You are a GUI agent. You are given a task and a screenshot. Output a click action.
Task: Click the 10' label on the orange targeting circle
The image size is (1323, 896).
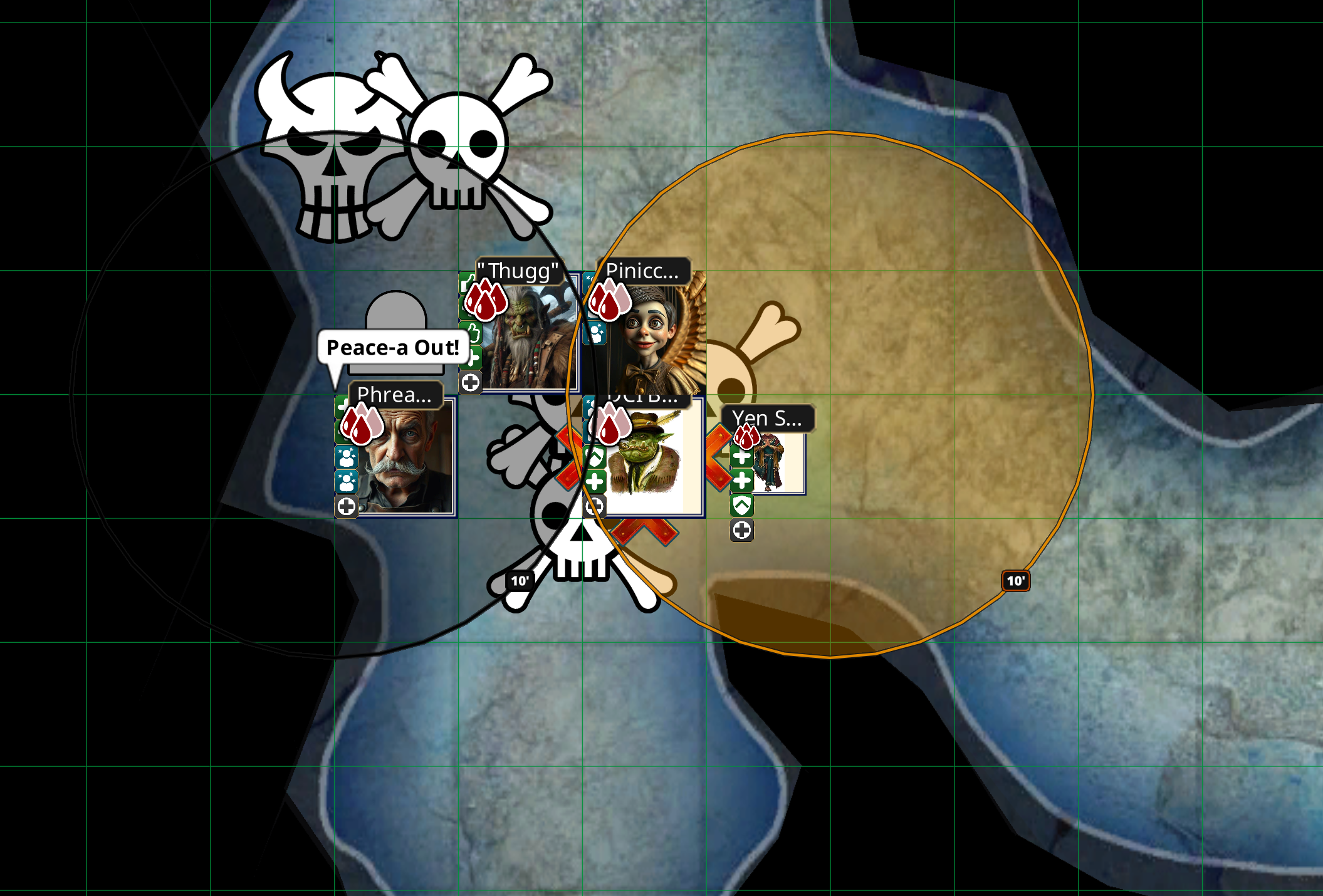(1016, 581)
